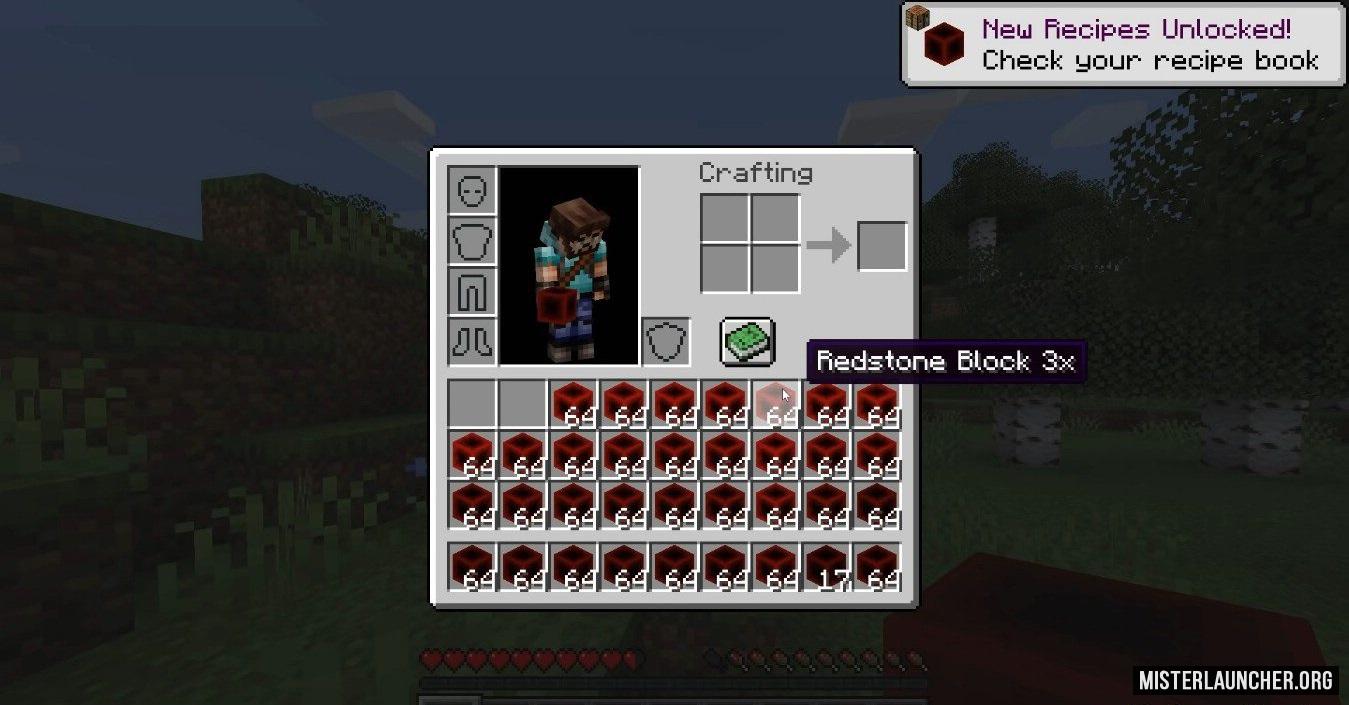This screenshot has width=1349, height=705.
Task: Click the crafting output slot
Action: pyautogui.click(x=882, y=246)
